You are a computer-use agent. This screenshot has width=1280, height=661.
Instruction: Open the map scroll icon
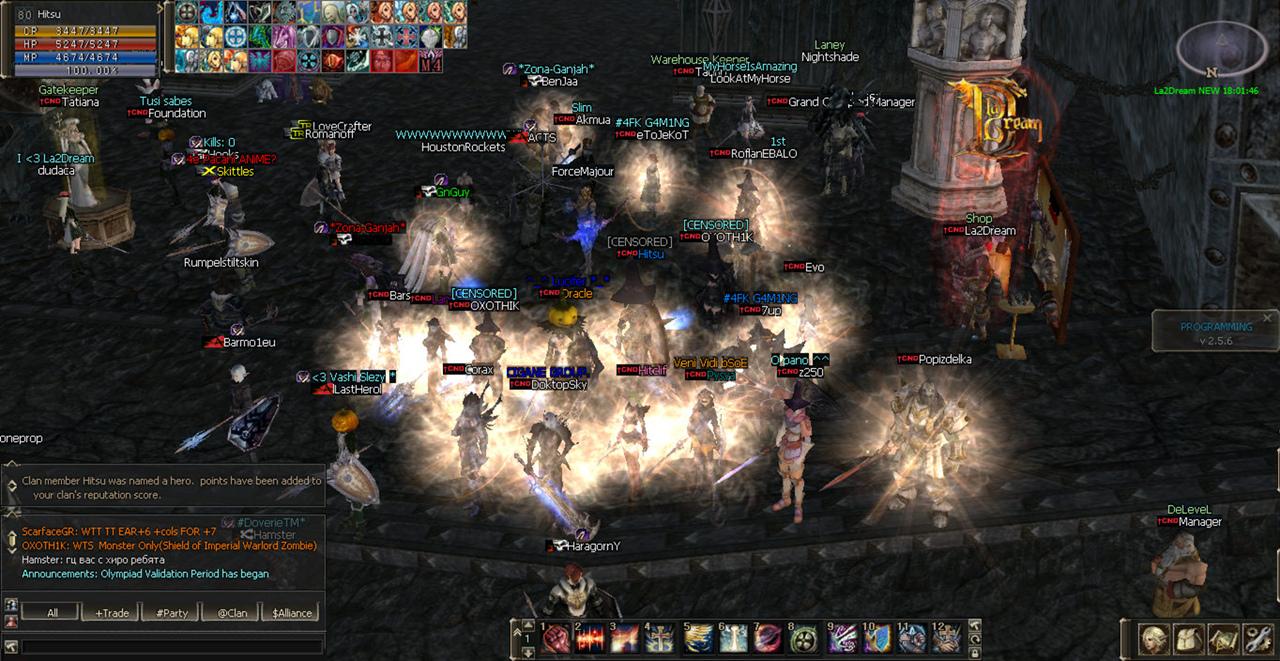[x=1222, y=638]
